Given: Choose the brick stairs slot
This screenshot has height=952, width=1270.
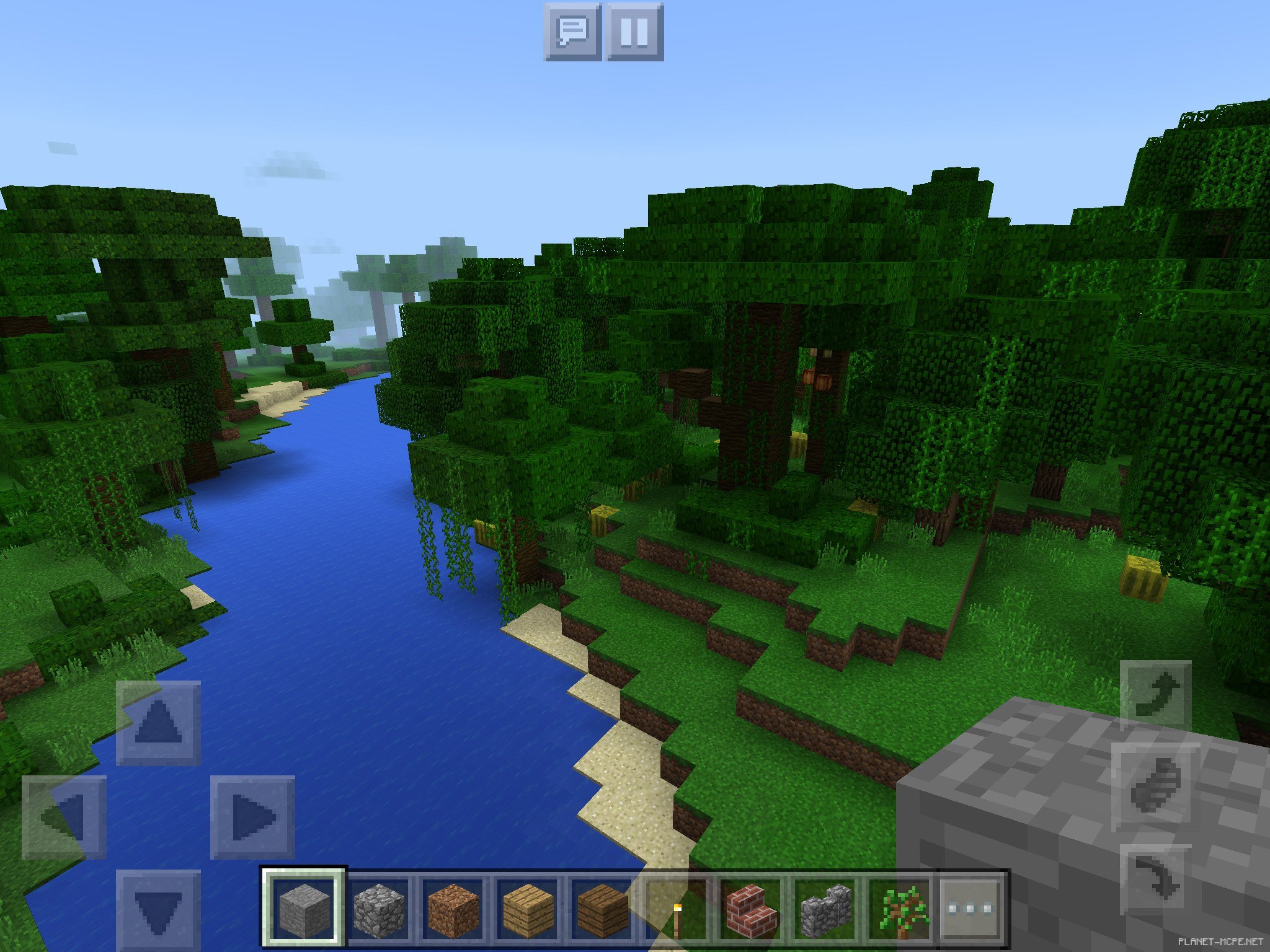Looking at the screenshot, I should click(x=750, y=909).
